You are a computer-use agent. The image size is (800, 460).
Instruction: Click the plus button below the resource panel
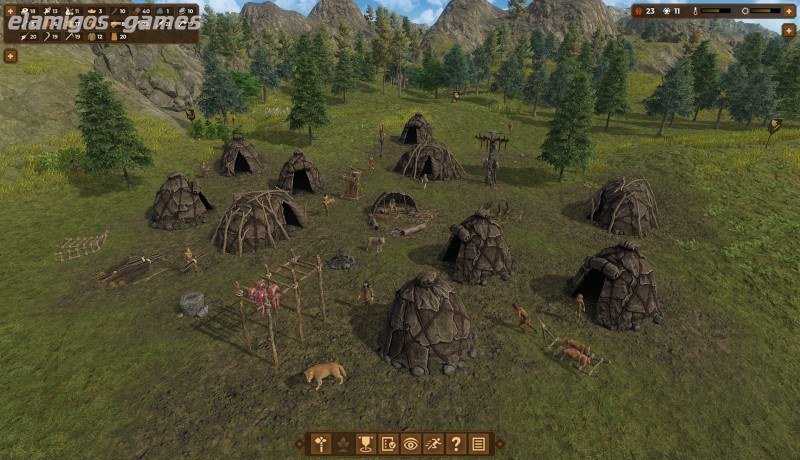click(x=10, y=56)
